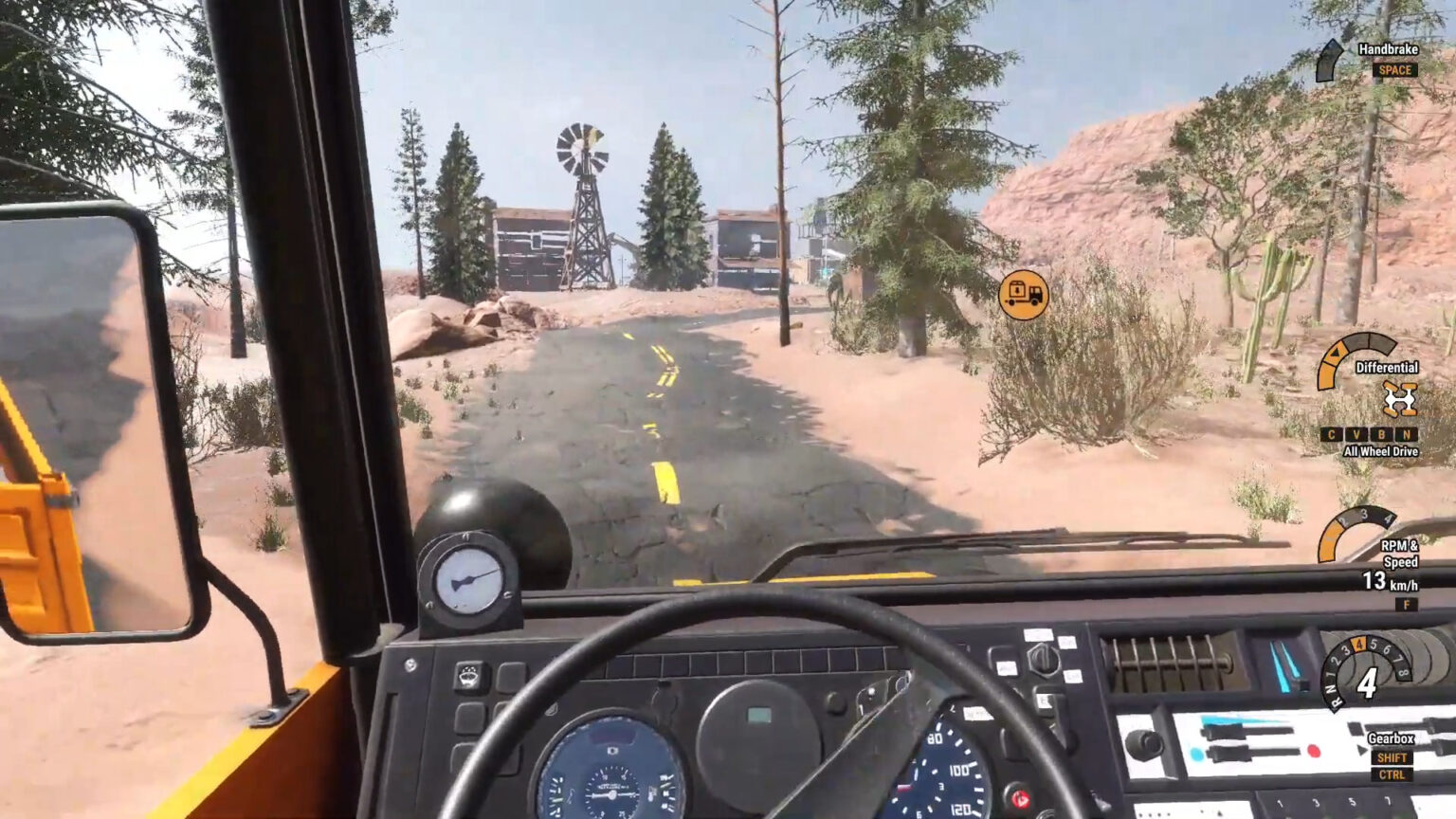Switch to N neutral gear
The image size is (1456, 819).
(1407, 434)
